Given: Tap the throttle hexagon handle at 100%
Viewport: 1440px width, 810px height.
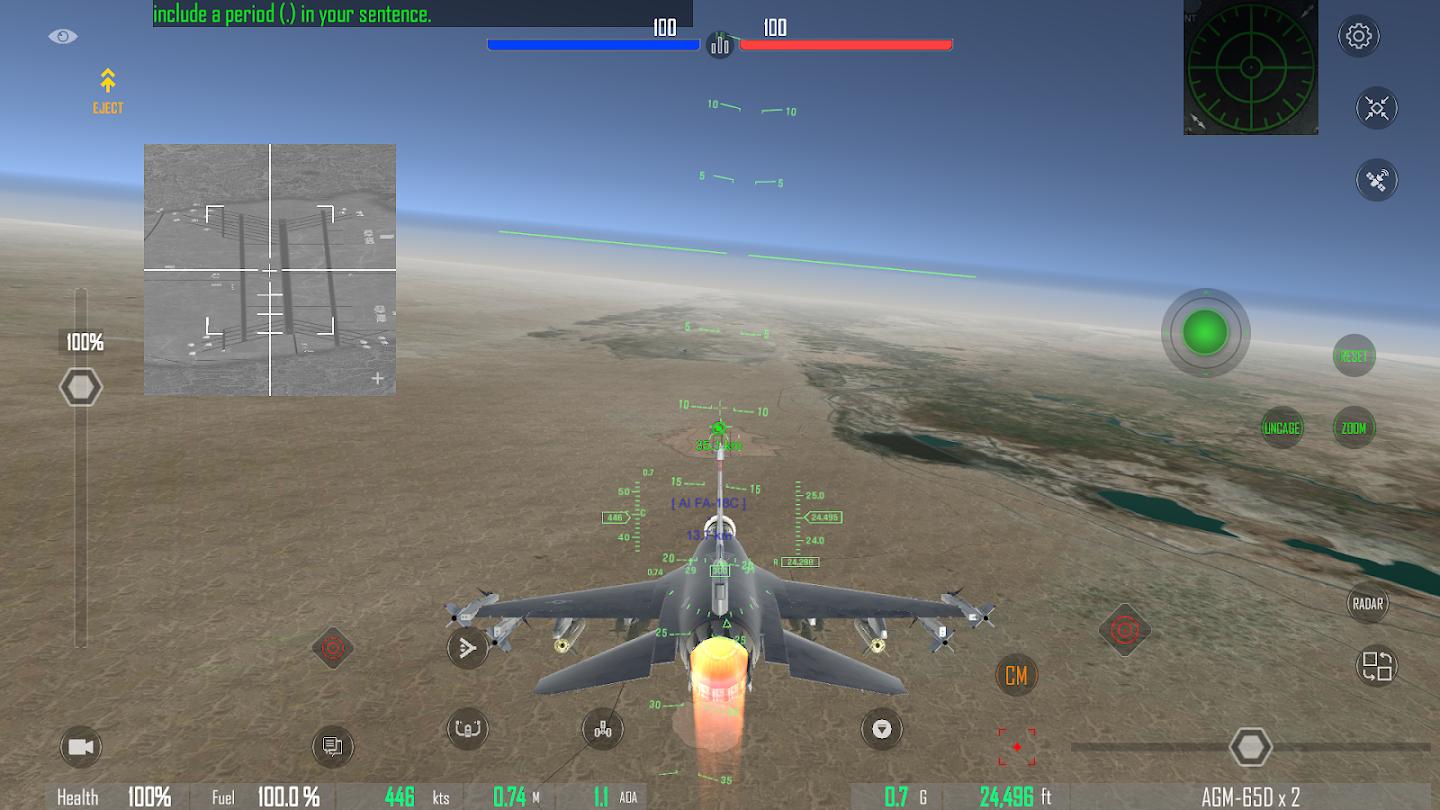Looking at the screenshot, I should [81, 387].
